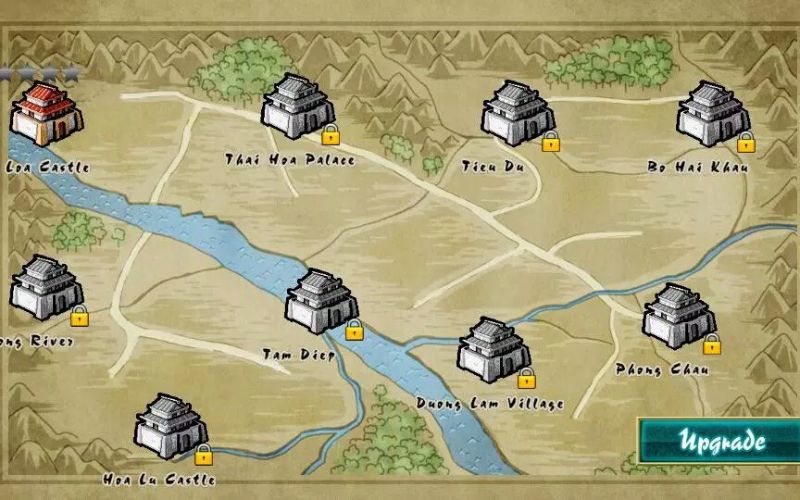Viewport: 800px width, 500px height.
Task: Choose the Thai Hoa Palace level
Action: click(x=297, y=106)
